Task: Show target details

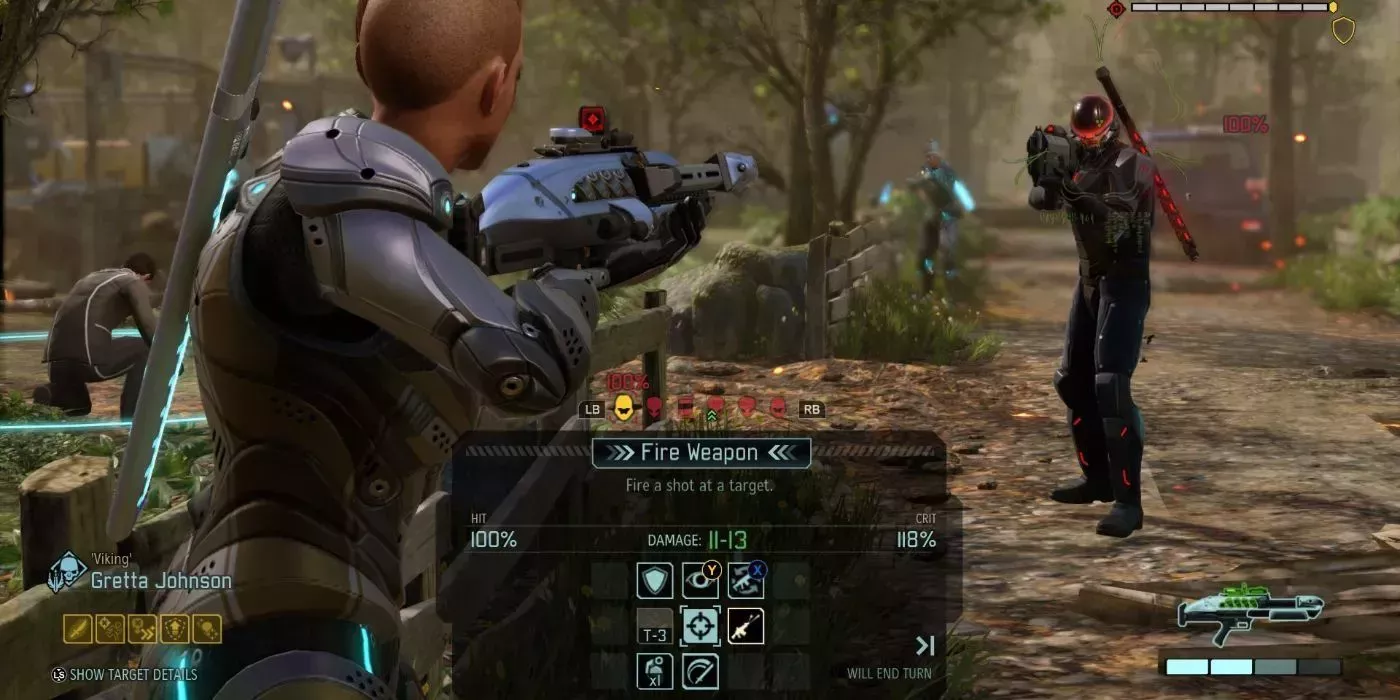Action: pos(125,674)
